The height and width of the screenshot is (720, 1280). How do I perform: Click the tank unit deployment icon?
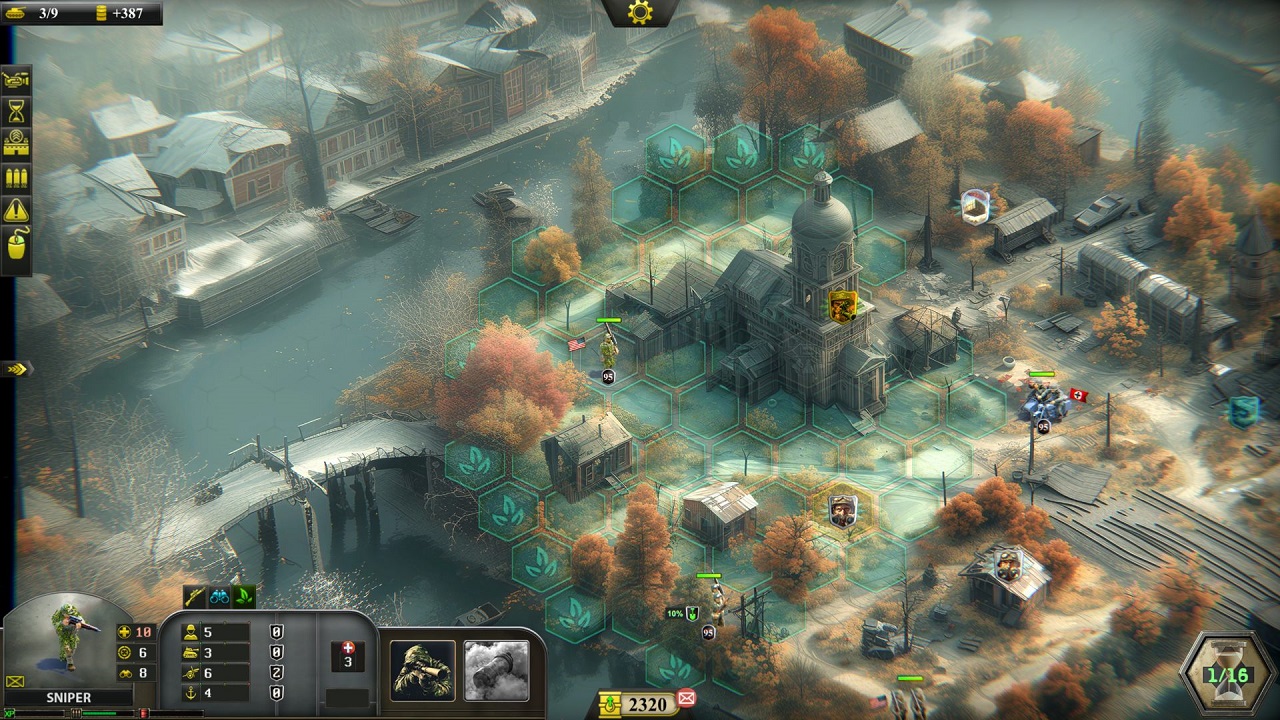pos(17,78)
